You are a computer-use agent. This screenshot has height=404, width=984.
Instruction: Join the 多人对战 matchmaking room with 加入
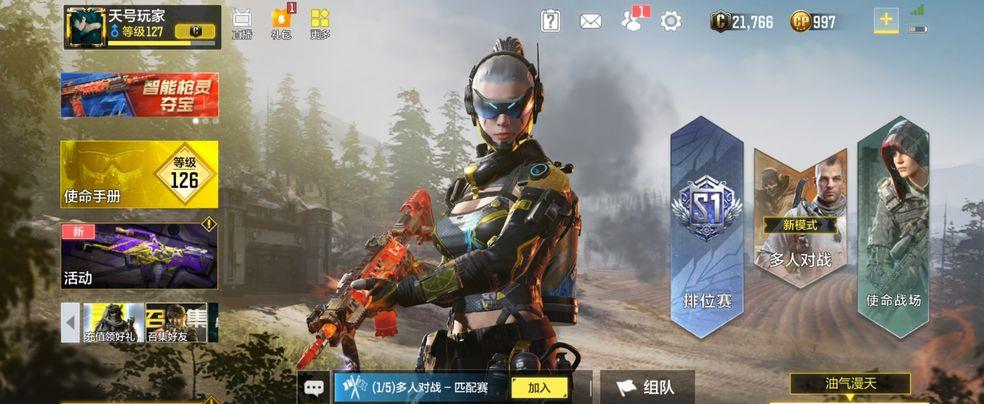point(539,387)
